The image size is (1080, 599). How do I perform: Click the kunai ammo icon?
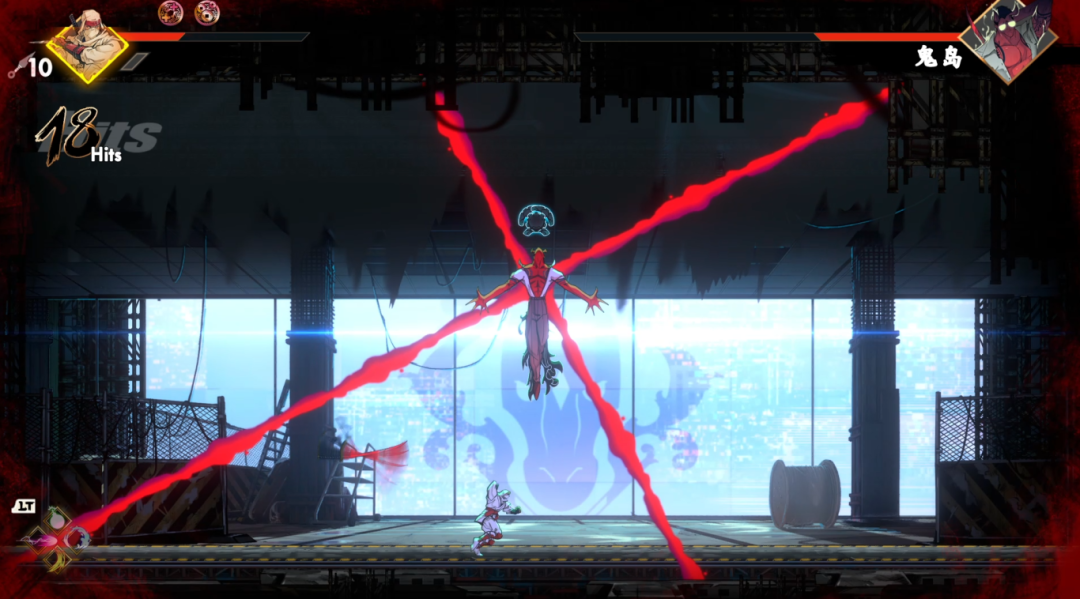14,68
